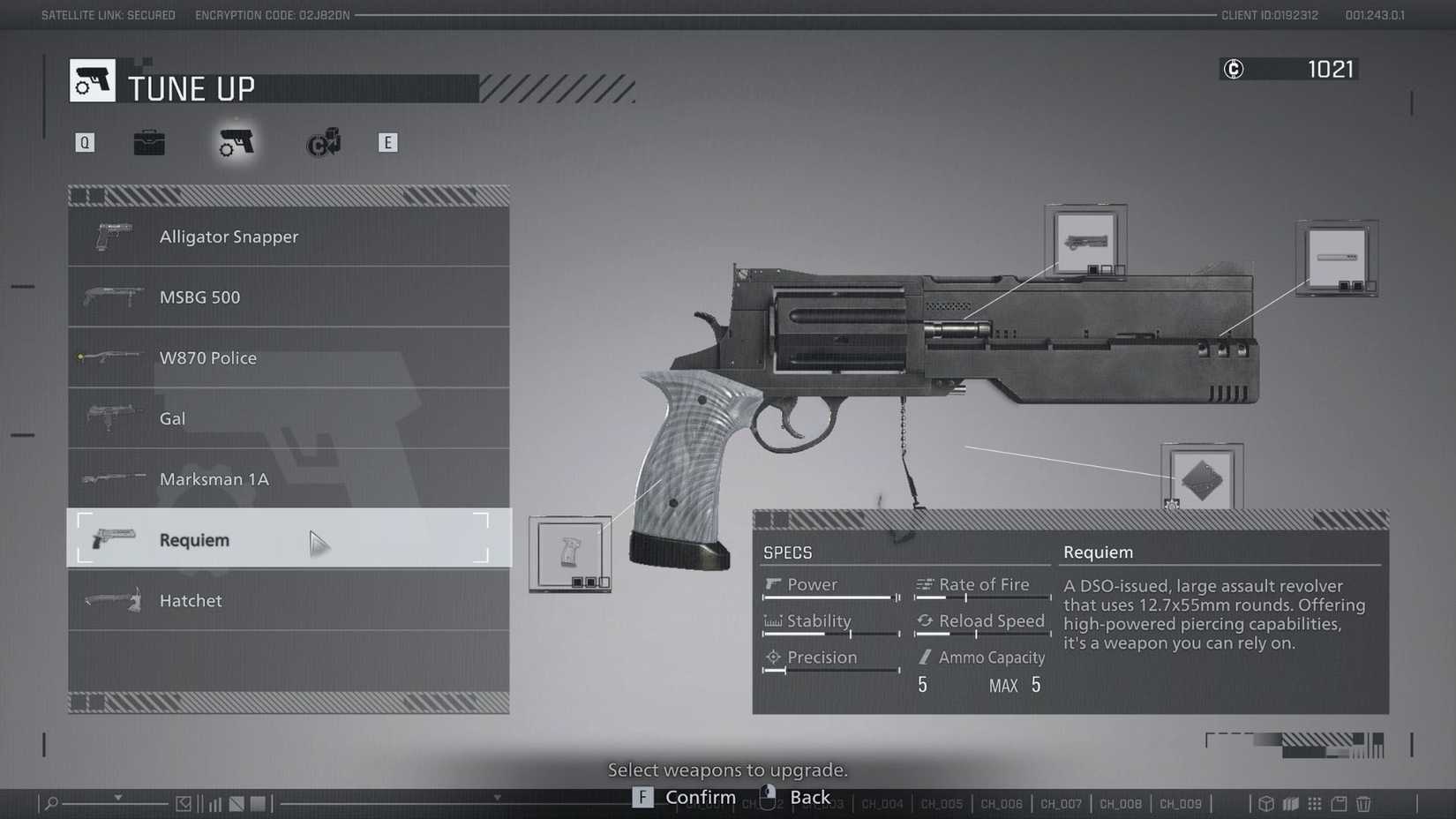
Task: Open the grip attachment slot thumbnail
Action: click(570, 552)
